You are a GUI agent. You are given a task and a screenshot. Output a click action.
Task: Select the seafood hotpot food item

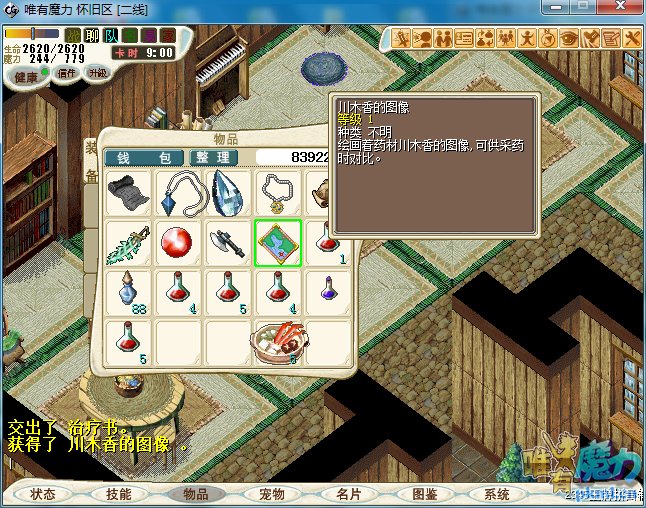coord(277,343)
